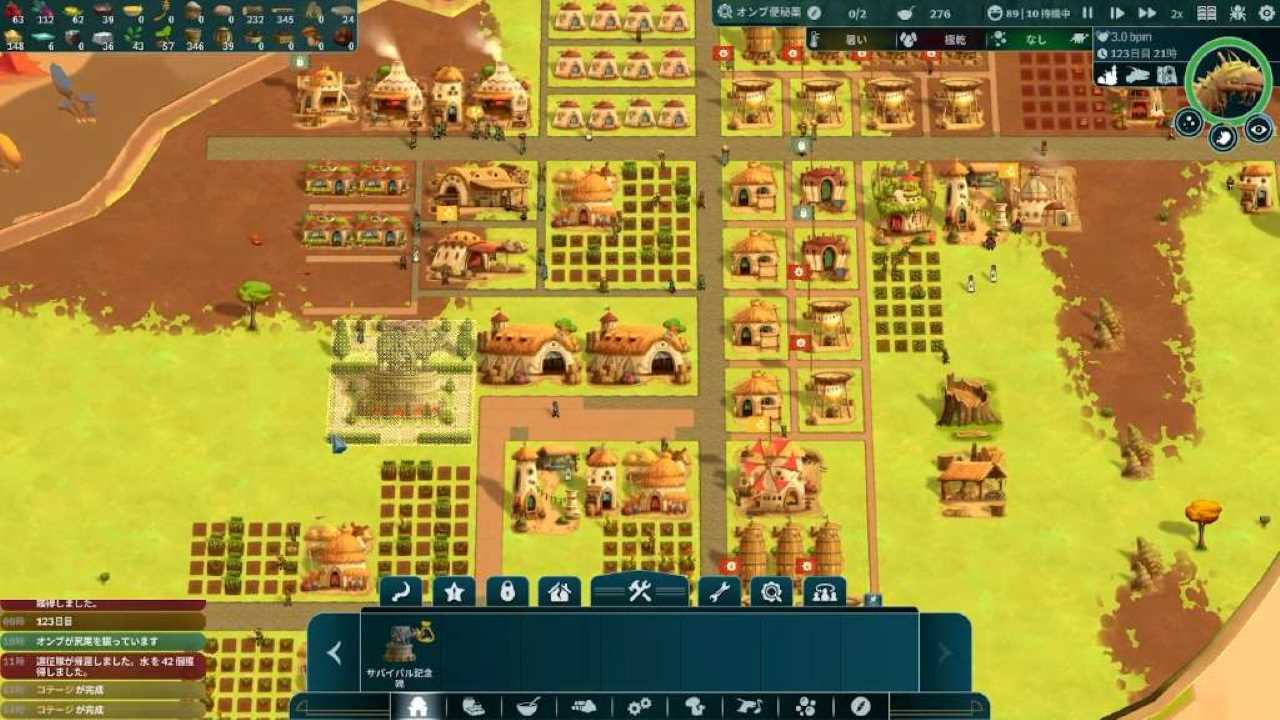Select the mushroom category tab
The height and width of the screenshot is (720, 1280).
694,707
